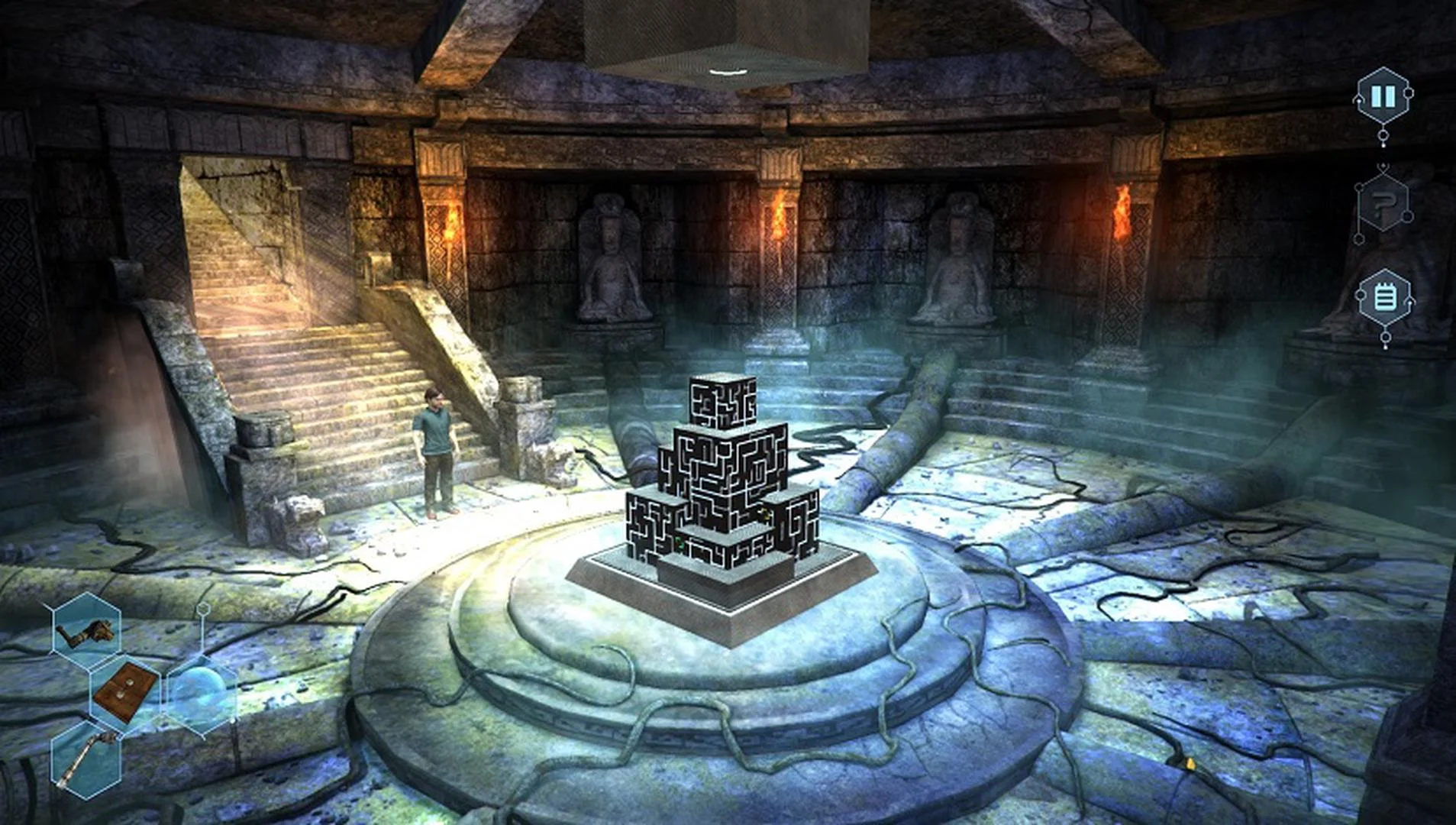The width and height of the screenshot is (1456, 825).
Task: Toggle the left connector node on the hint hexagon
Action: 1358,186
